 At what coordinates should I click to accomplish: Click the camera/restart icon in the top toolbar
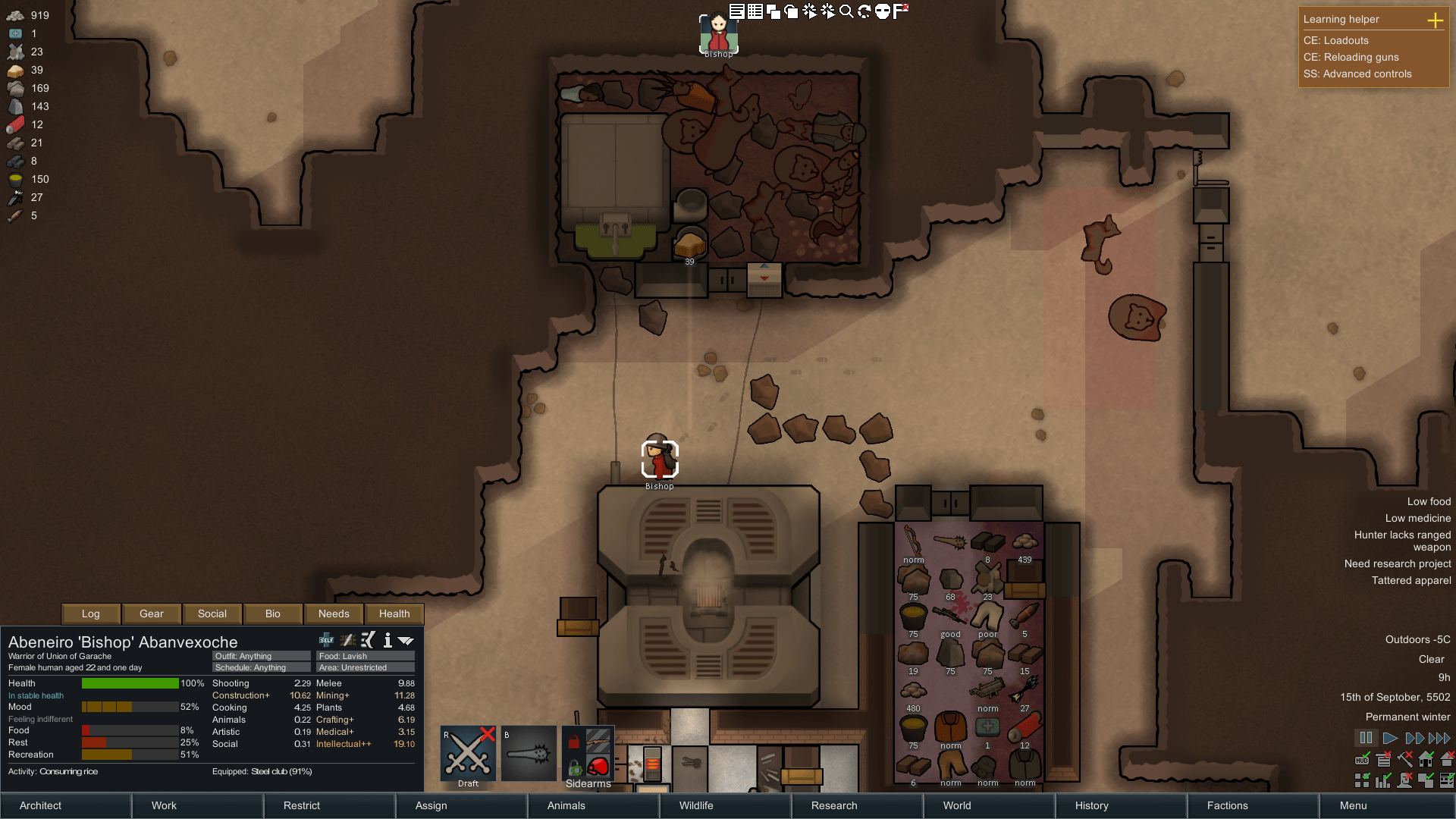864,11
